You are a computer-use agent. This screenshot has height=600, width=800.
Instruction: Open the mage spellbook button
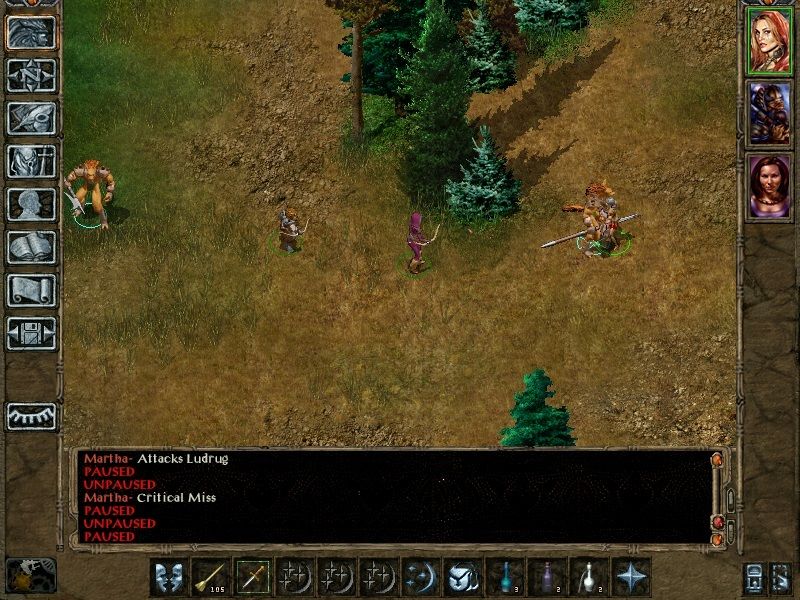(x=31, y=247)
